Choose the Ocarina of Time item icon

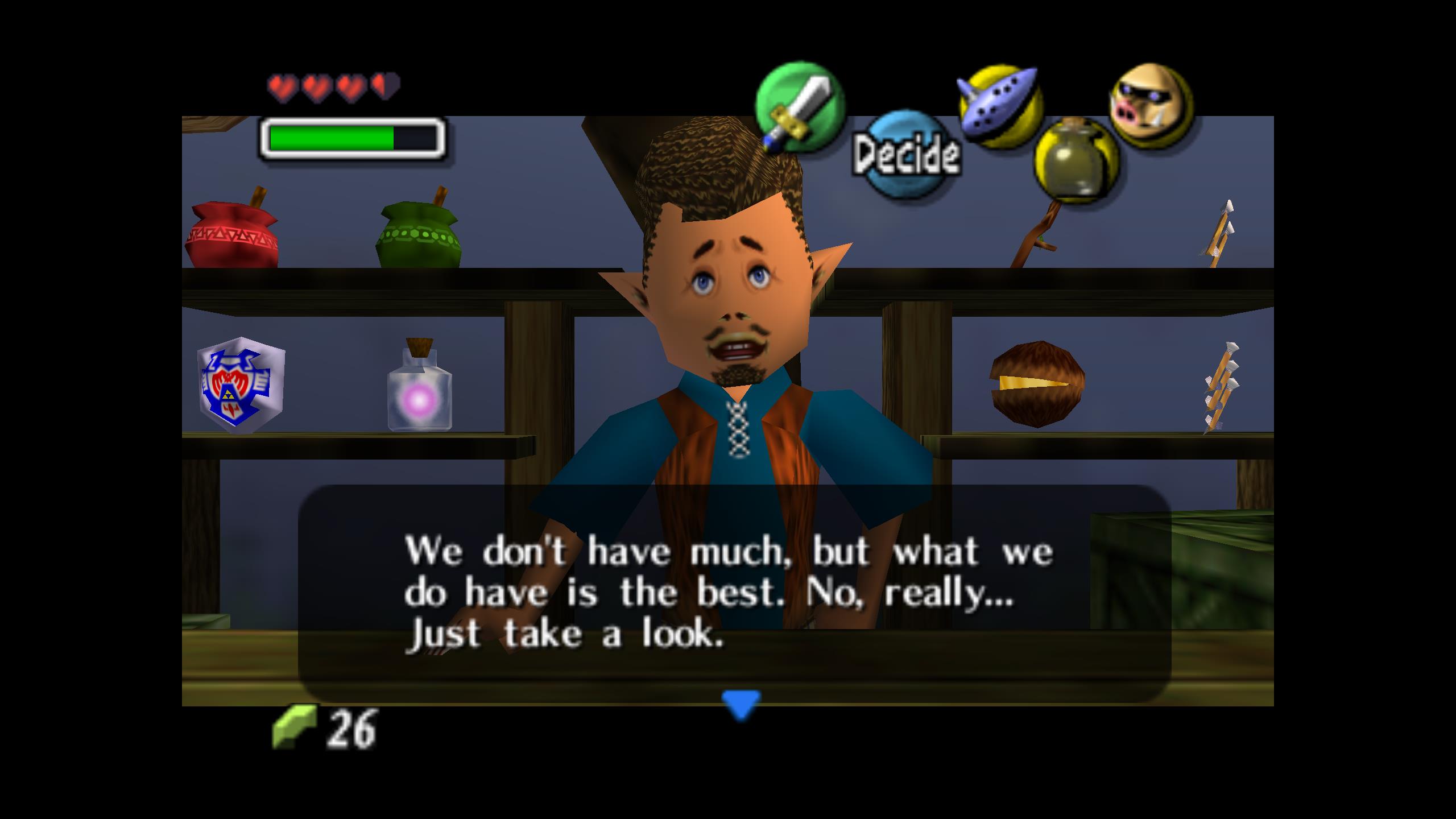(x=1000, y=107)
